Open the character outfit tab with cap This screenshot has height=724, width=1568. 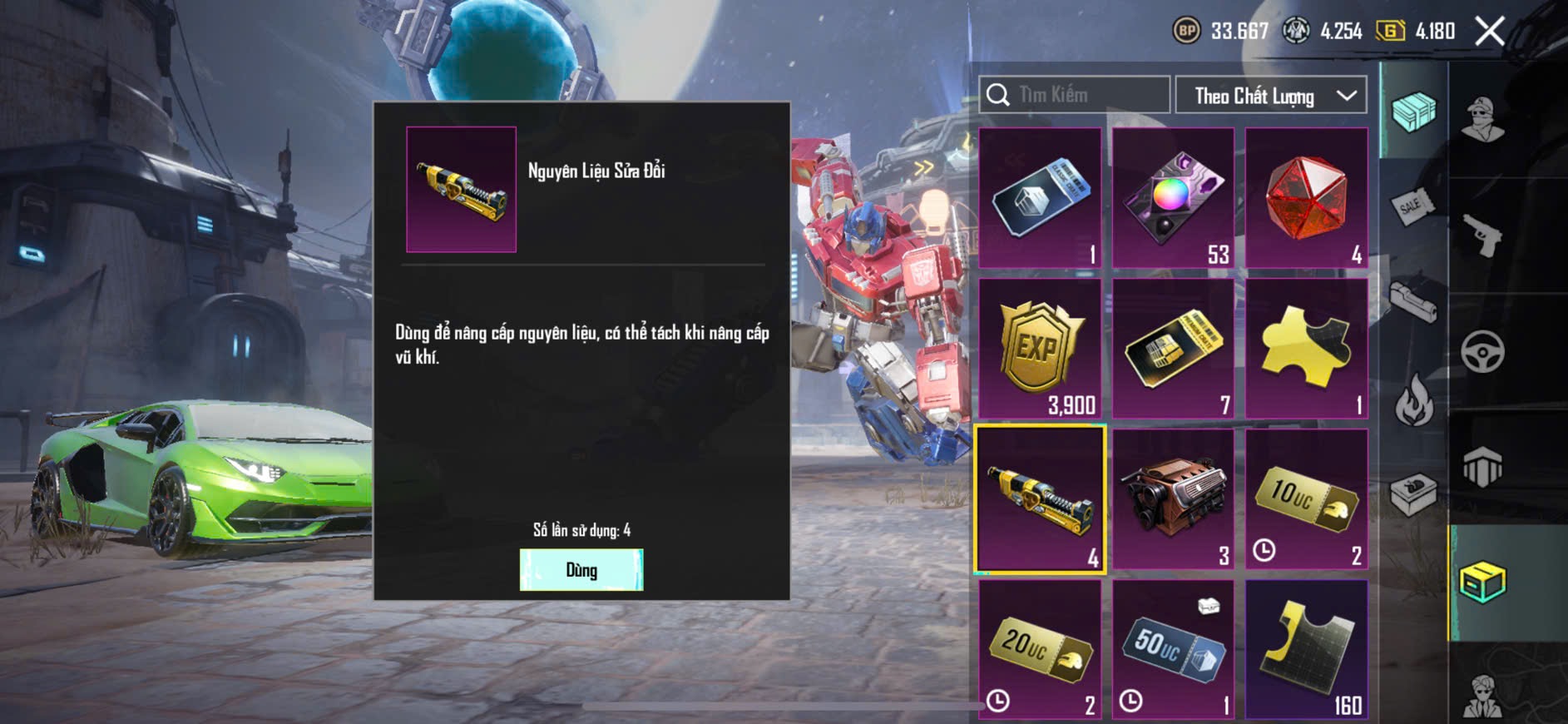pyautogui.click(x=1483, y=119)
